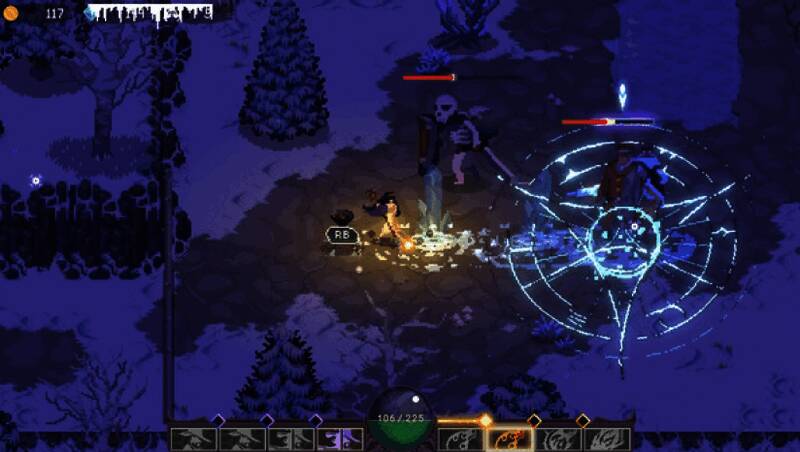
Task: Activate the orange-highlighted flame spell slot
Action: [x=509, y=439]
